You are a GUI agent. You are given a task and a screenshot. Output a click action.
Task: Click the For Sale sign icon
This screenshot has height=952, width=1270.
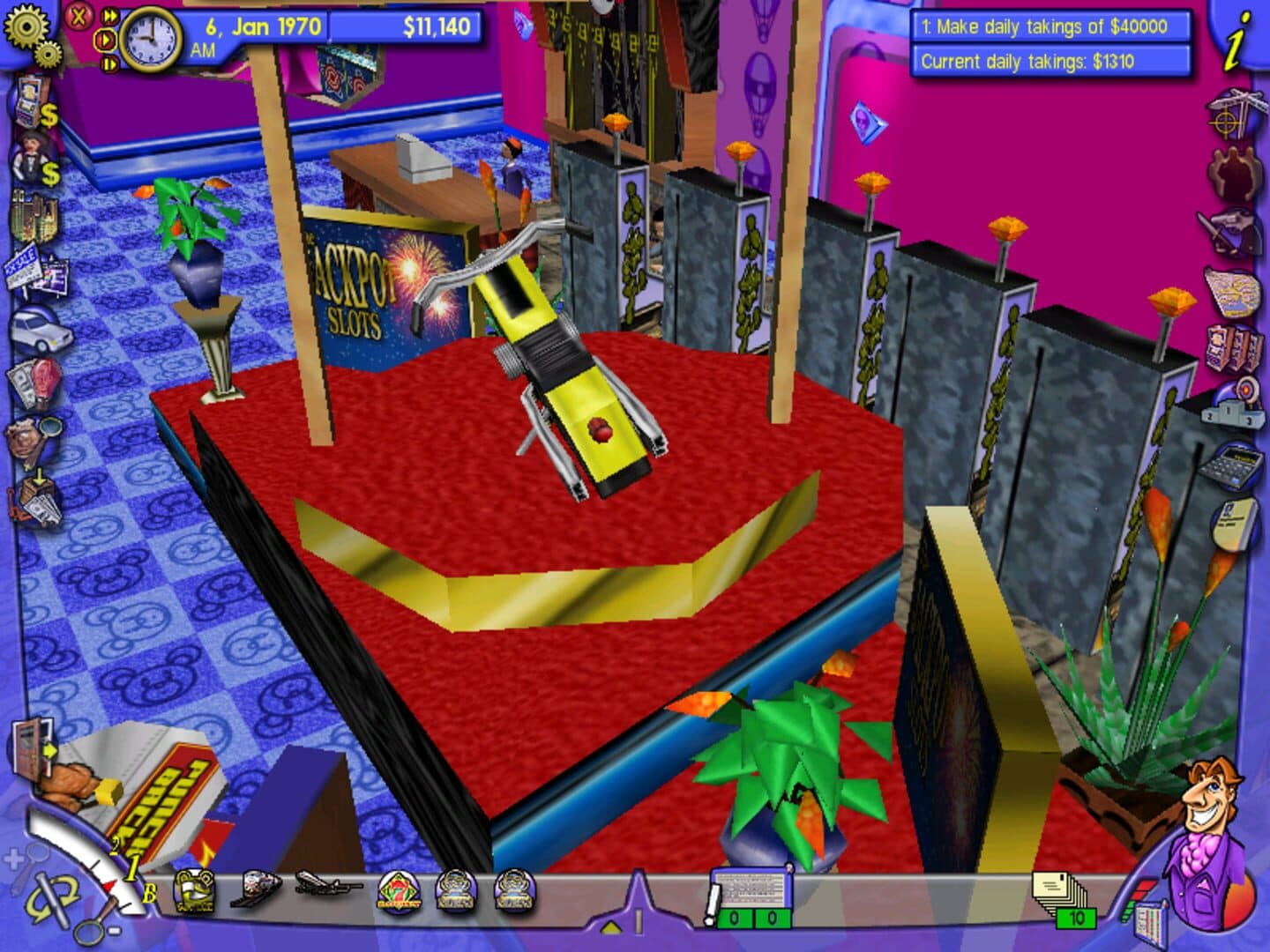click(25, 264)
